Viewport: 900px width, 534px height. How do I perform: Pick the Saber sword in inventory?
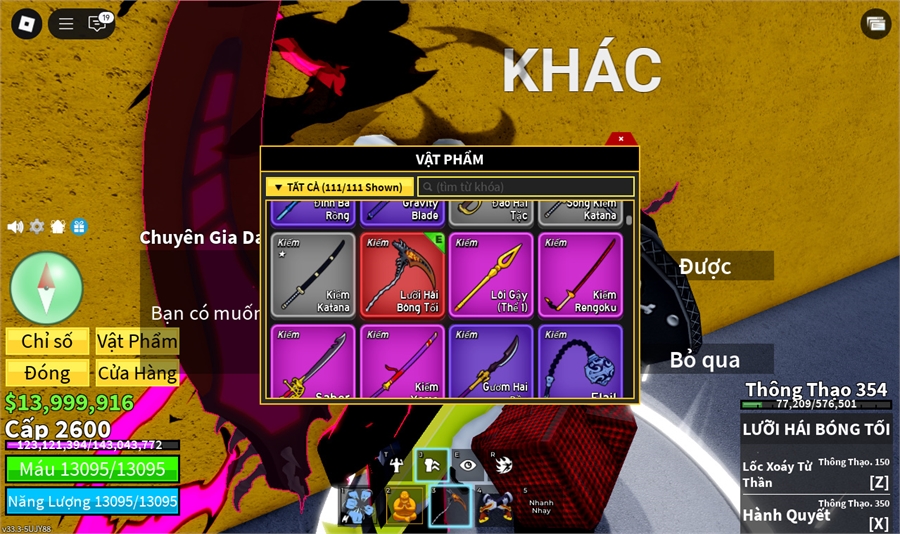click(313, 362)
